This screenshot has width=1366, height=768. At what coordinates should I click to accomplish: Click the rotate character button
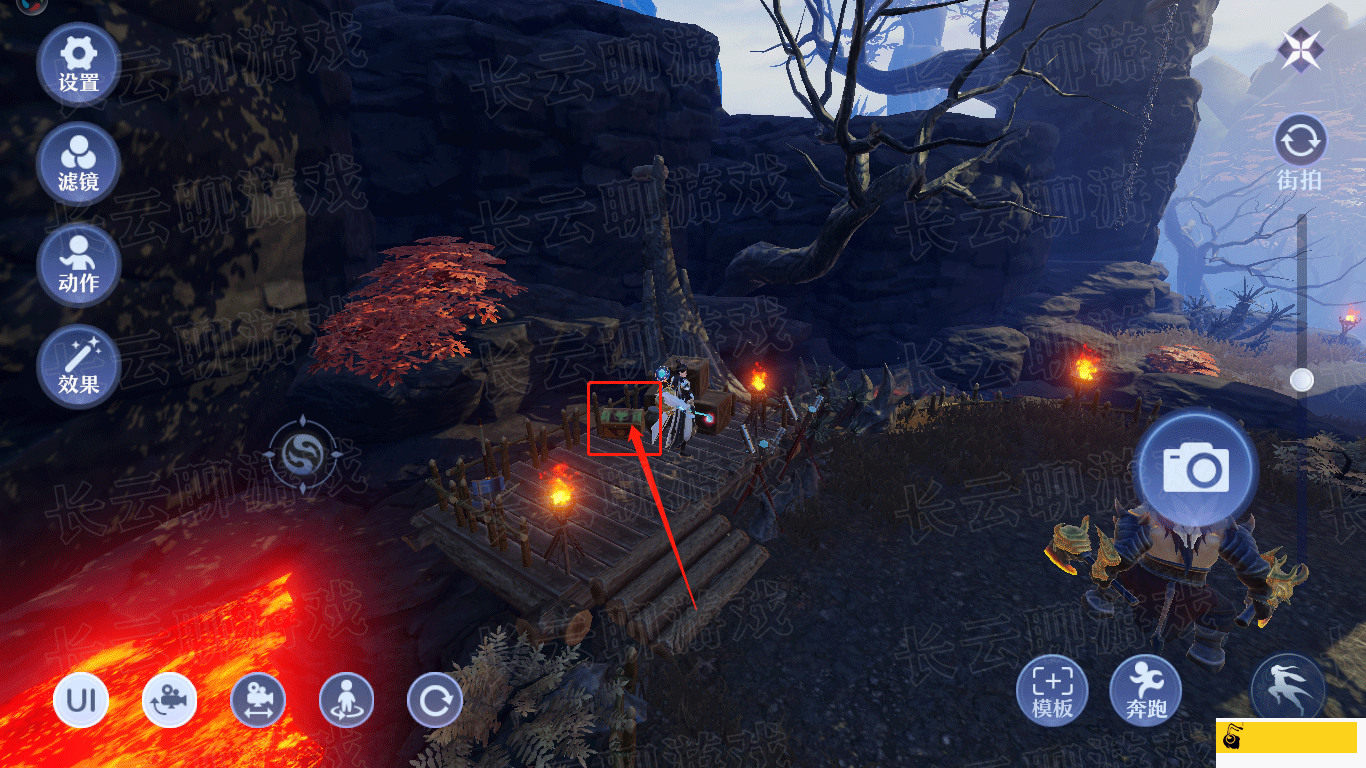346,700
